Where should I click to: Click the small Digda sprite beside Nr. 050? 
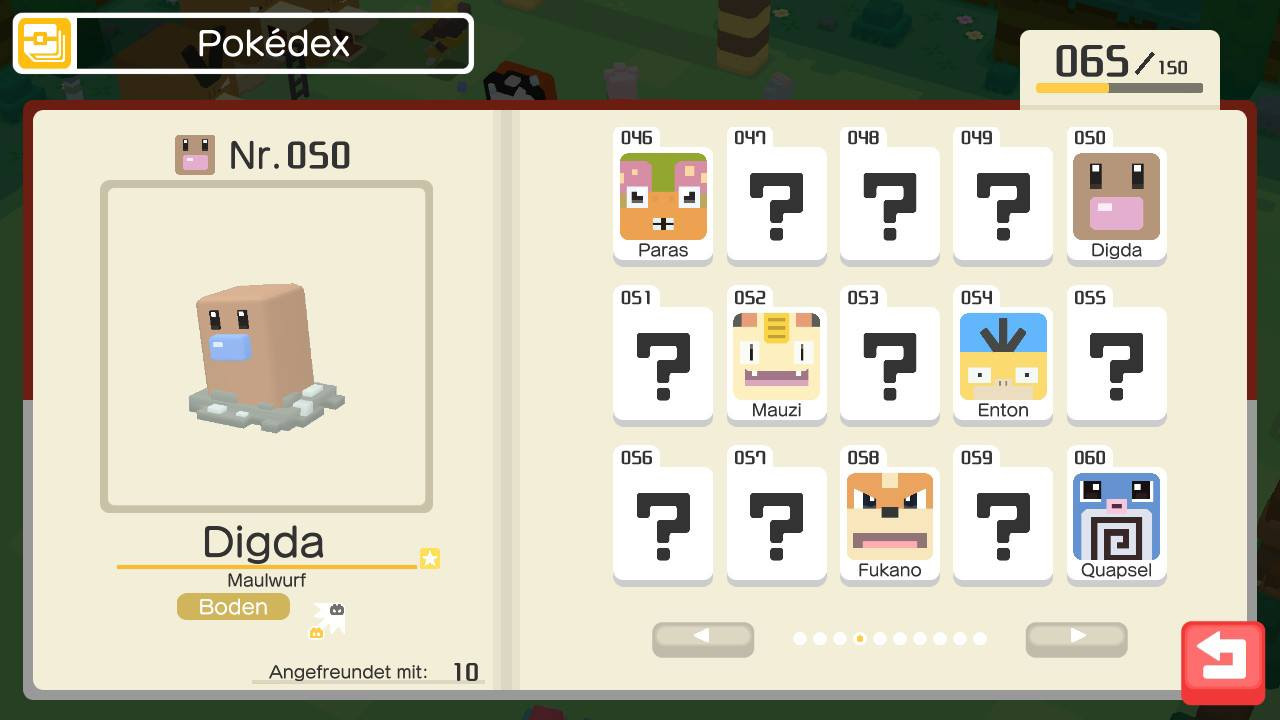pyautogui.click(x=195, y=154)
